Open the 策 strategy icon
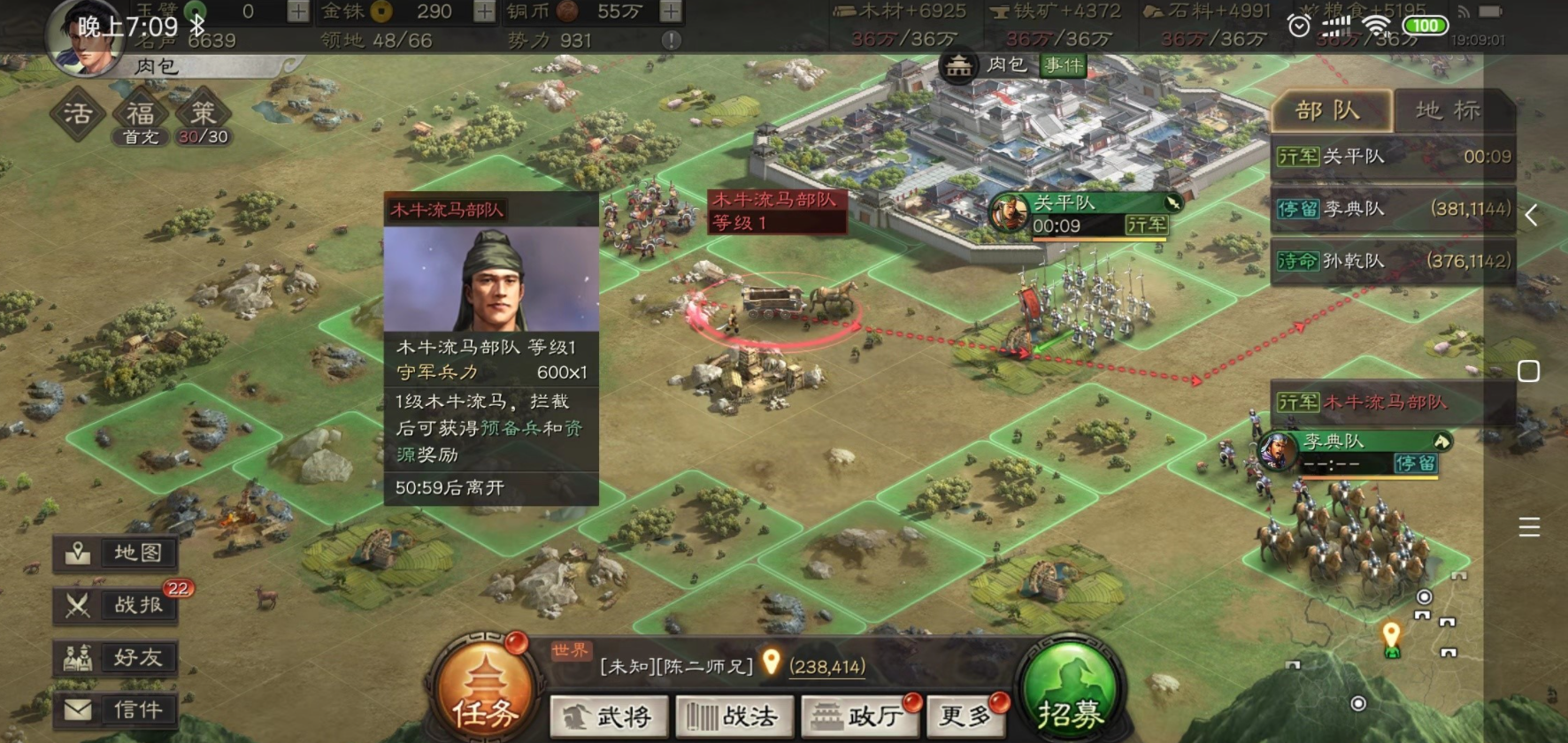 point(202,113)
